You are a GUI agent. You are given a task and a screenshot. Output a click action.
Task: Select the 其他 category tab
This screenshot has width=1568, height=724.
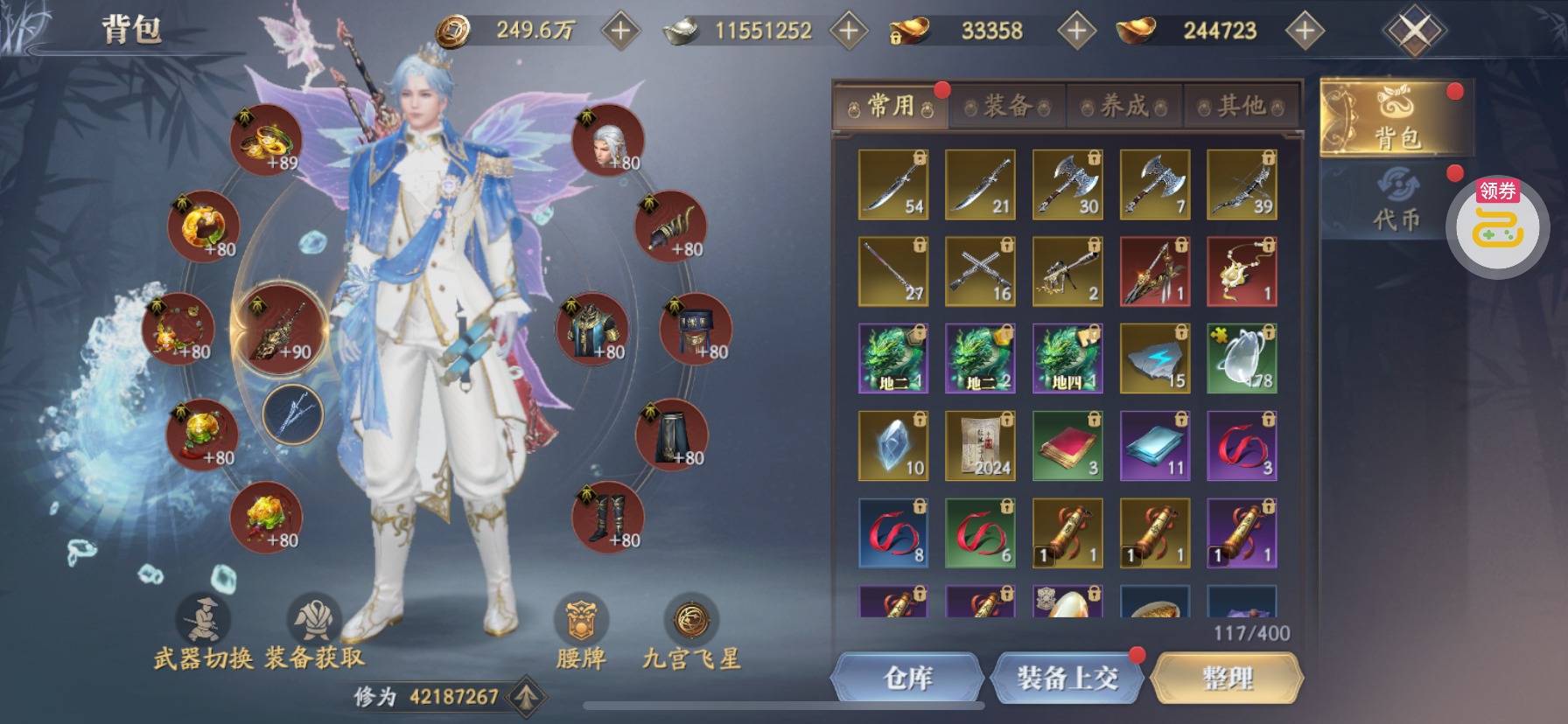click(1241, 107)
